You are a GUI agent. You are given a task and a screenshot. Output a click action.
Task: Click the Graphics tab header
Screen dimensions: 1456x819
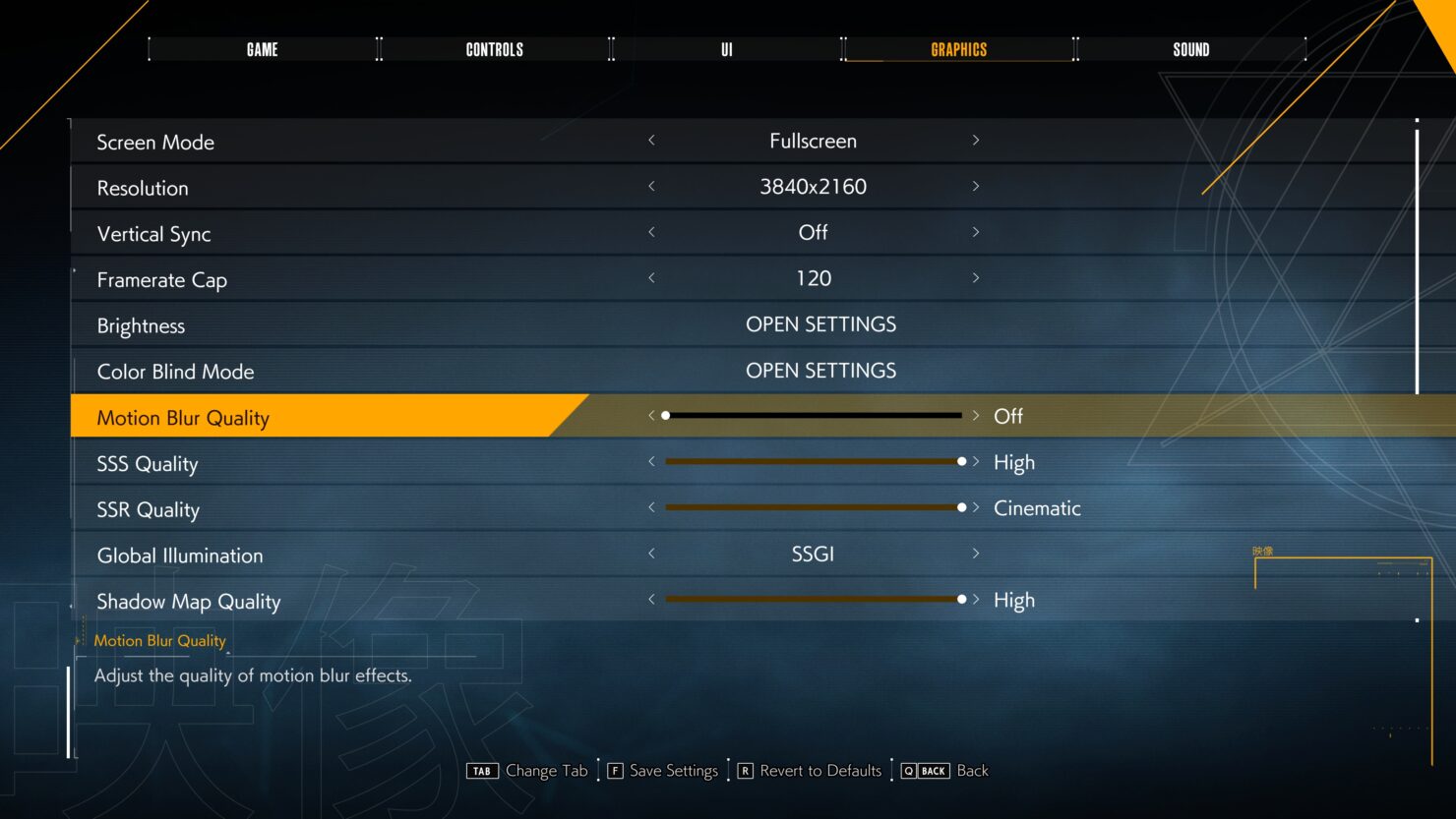click(958, 49)
